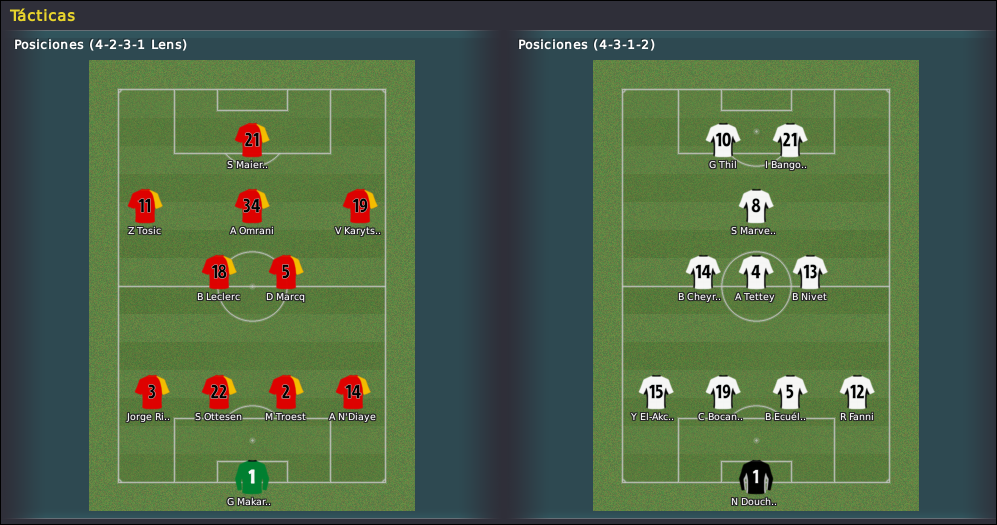Choose goalkeeper G Makar's green shirt
Screen dimensions: 997x525
(252, 477)
